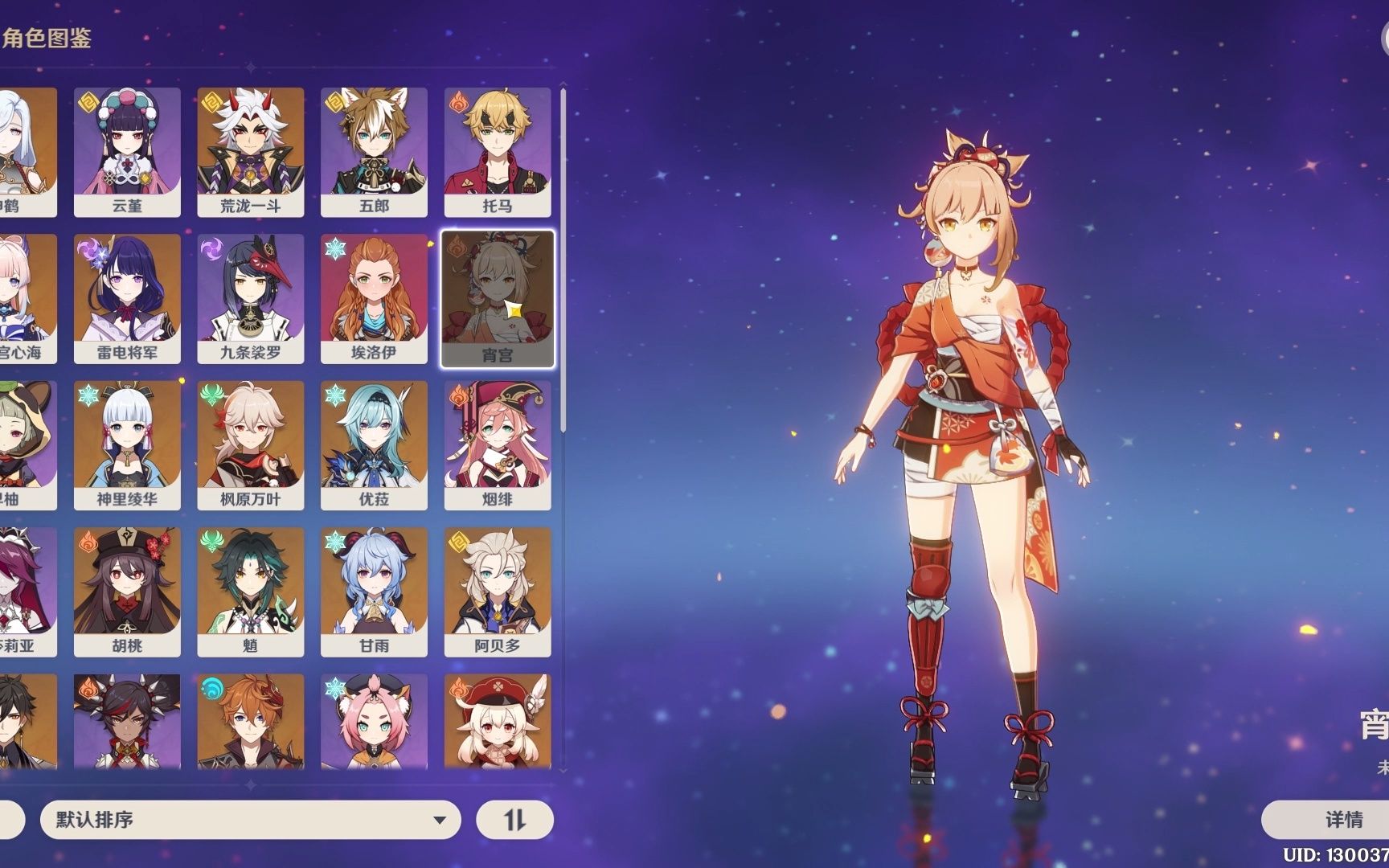Screen dimensions: 1389x868
Task: Select the 阿贝多 character card
Action: click(x=498, y=592)
